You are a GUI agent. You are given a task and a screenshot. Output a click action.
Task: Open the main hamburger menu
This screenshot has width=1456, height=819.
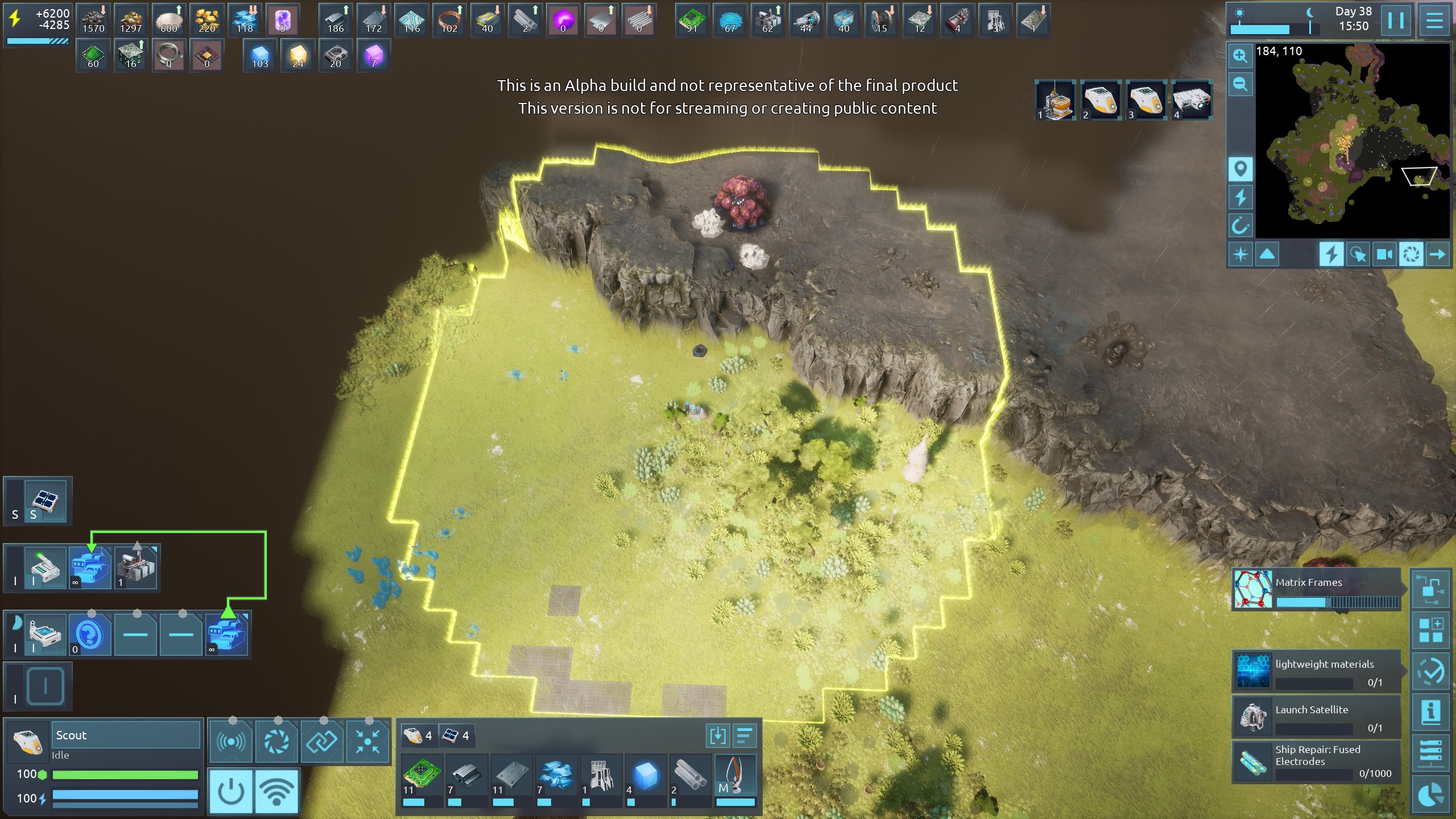pyautogui.click(x=1434, y=20)
